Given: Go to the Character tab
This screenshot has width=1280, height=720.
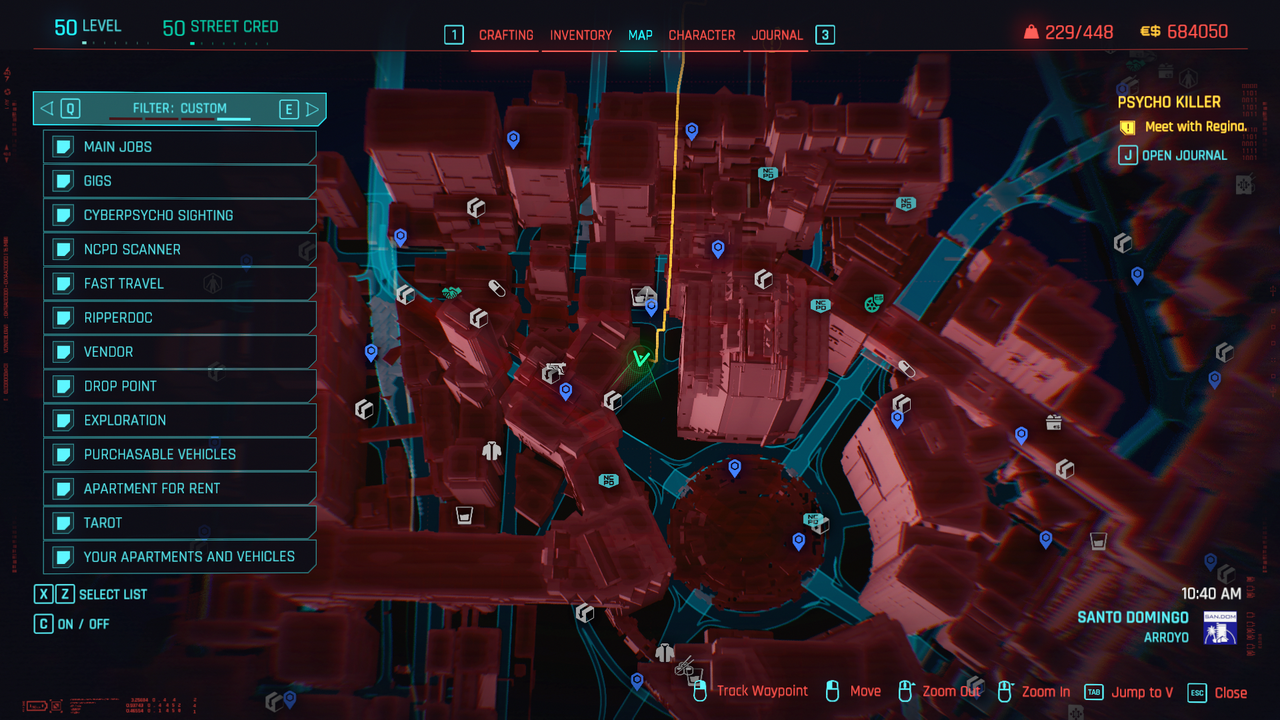Looking at the screenshot, I should (x=702, y=35).
